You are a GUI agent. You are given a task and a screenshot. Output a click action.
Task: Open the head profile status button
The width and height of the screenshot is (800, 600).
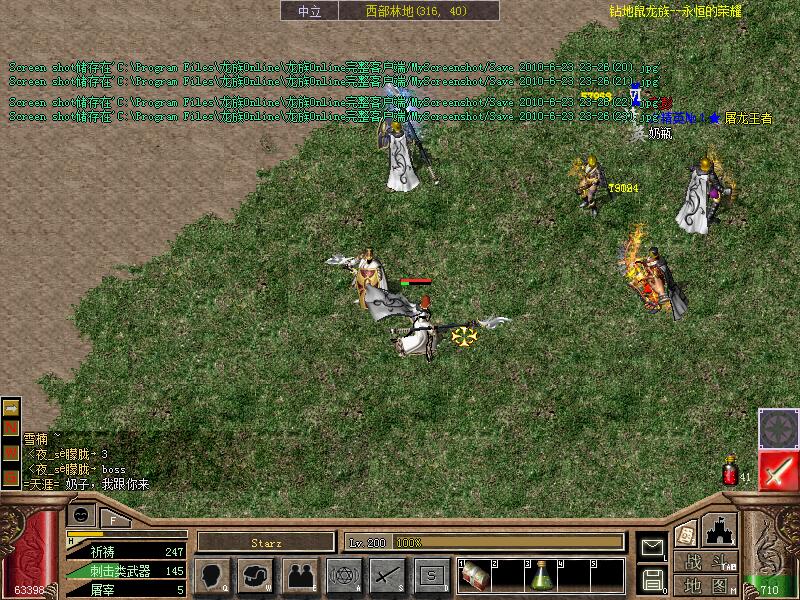tap(213, 575)
